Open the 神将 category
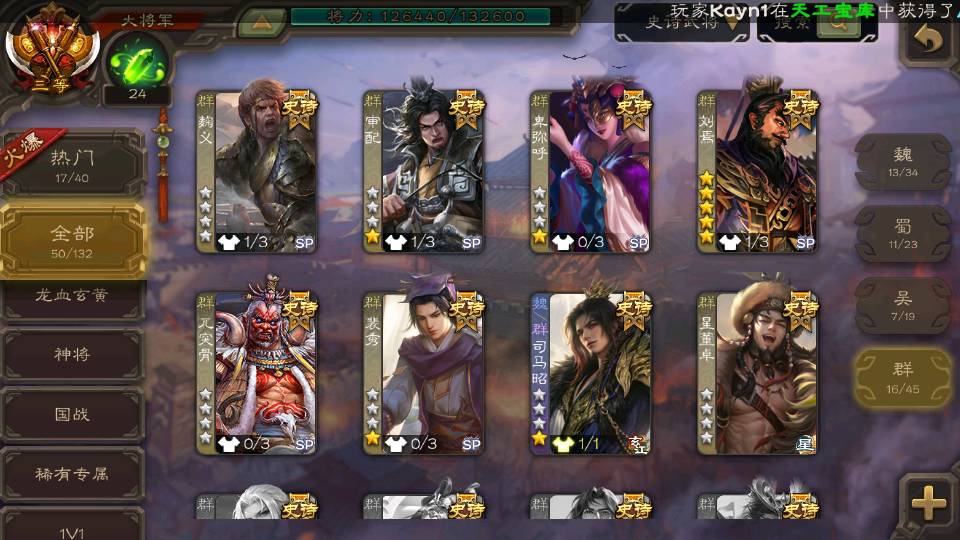This screenshot has width=960, height=540. click(72, 355)
